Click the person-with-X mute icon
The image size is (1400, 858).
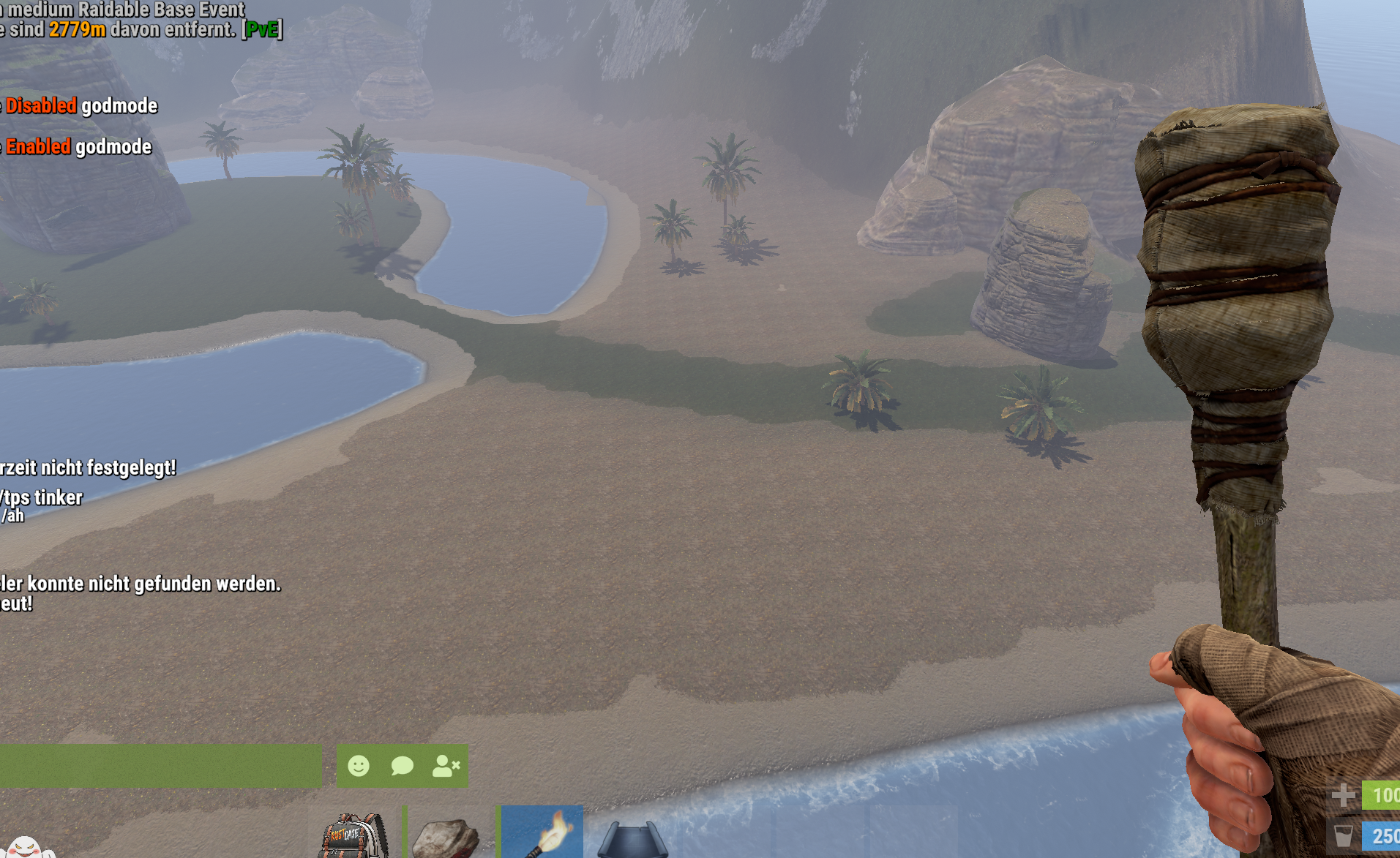pos(446,766)
